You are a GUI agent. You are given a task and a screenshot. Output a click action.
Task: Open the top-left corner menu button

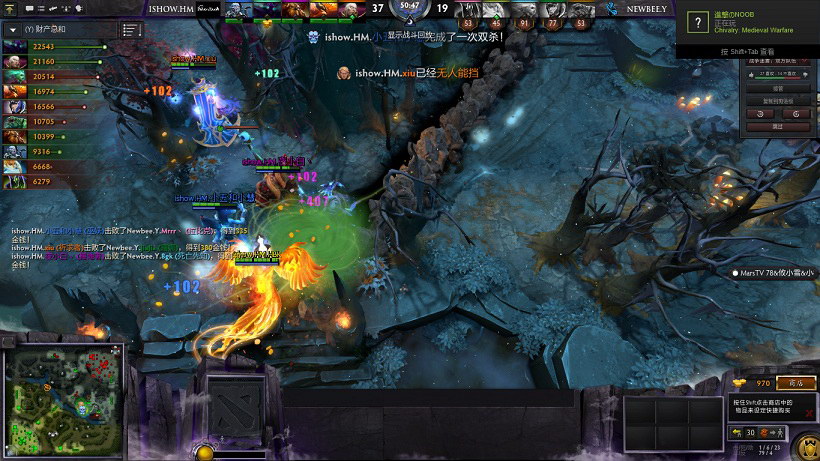[x=11, y=9]
